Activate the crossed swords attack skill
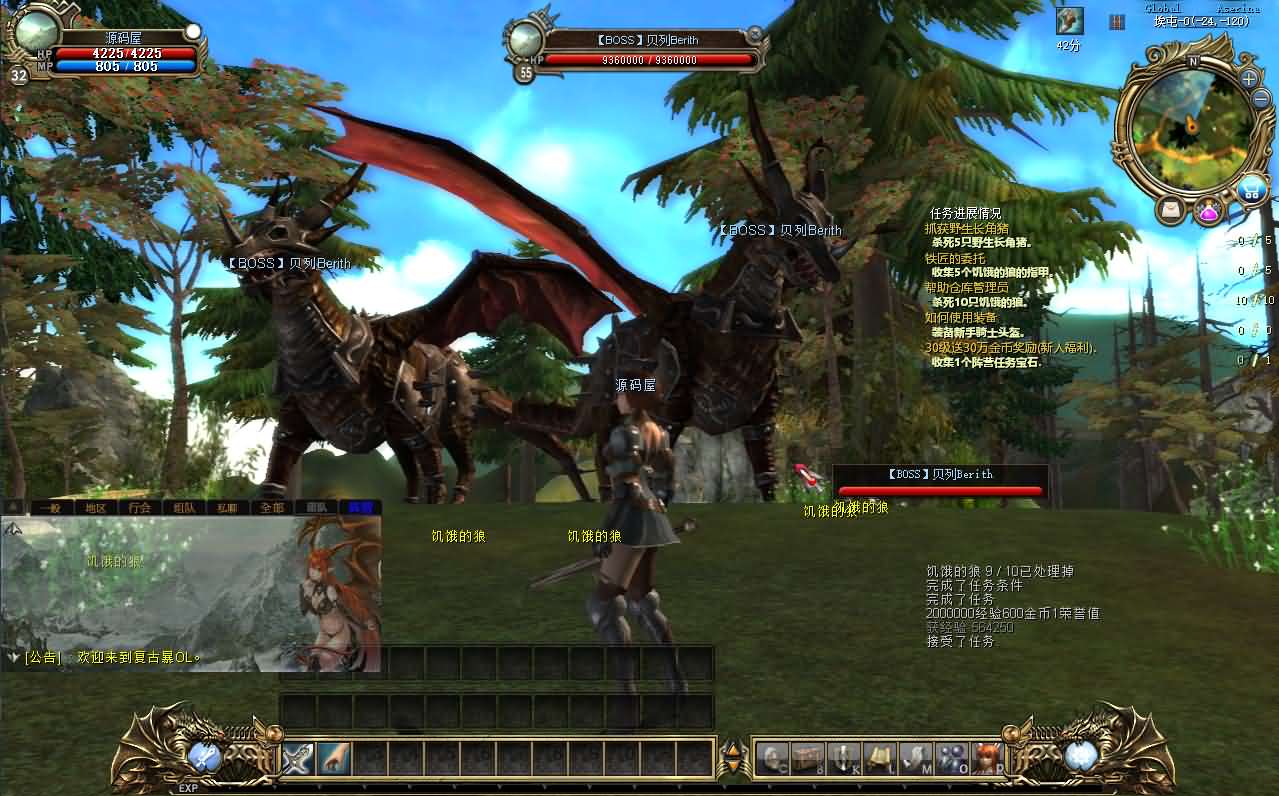The image size is (1279, 796). point(298,759)
